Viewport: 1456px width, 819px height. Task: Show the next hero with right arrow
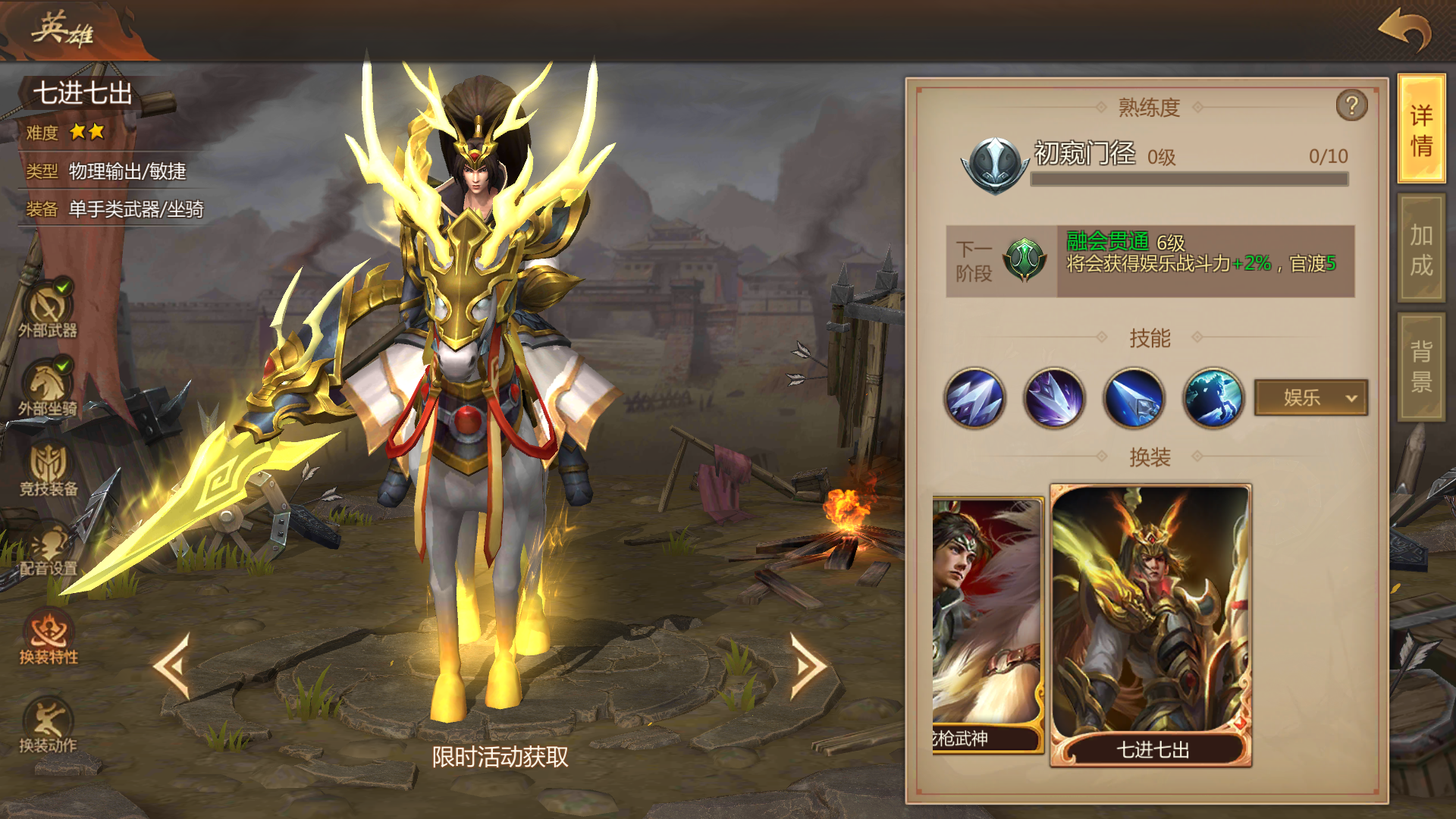pos(808,666)
